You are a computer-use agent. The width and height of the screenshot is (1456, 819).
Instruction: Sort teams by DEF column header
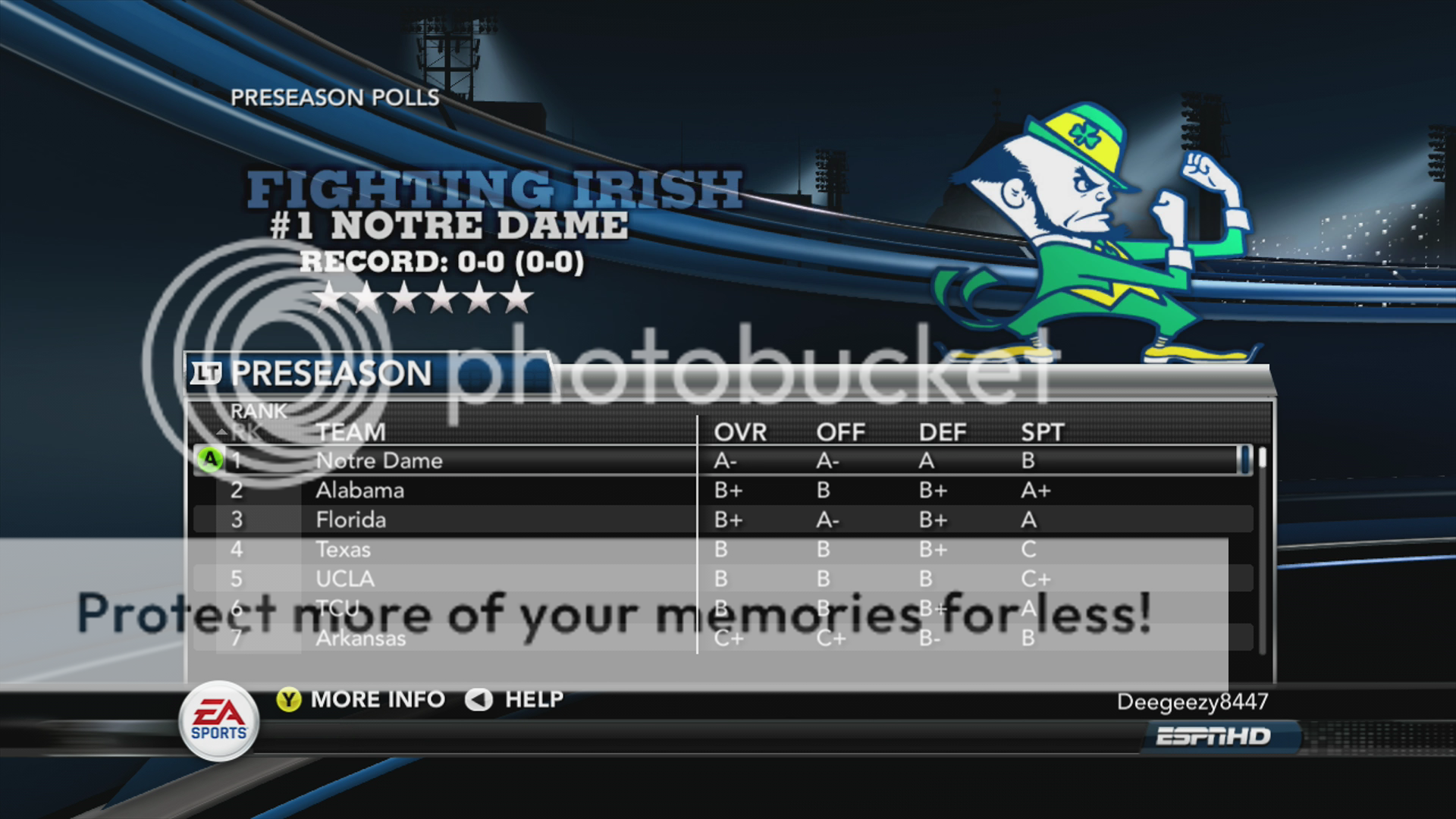pos(943,432)
